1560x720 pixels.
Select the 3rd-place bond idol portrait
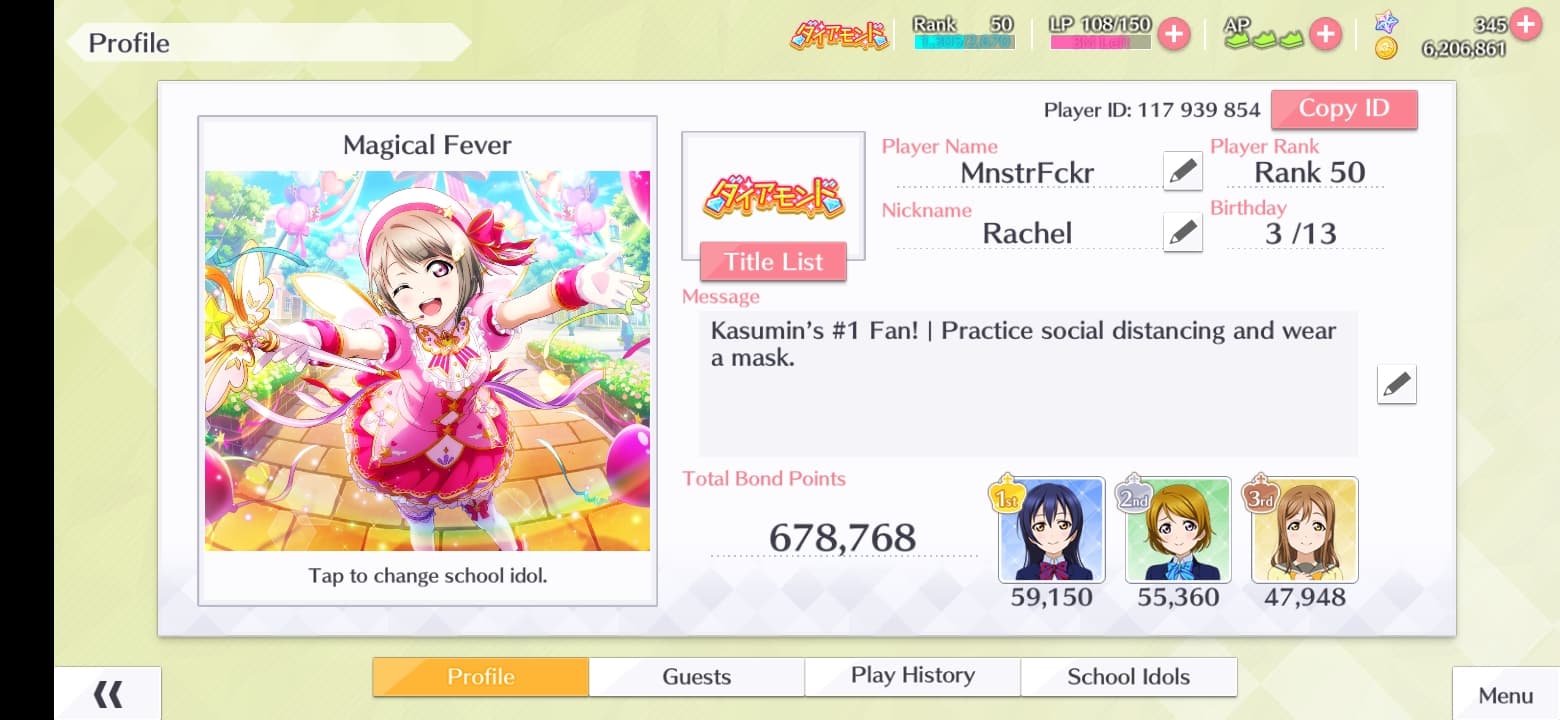(1304, 530)
